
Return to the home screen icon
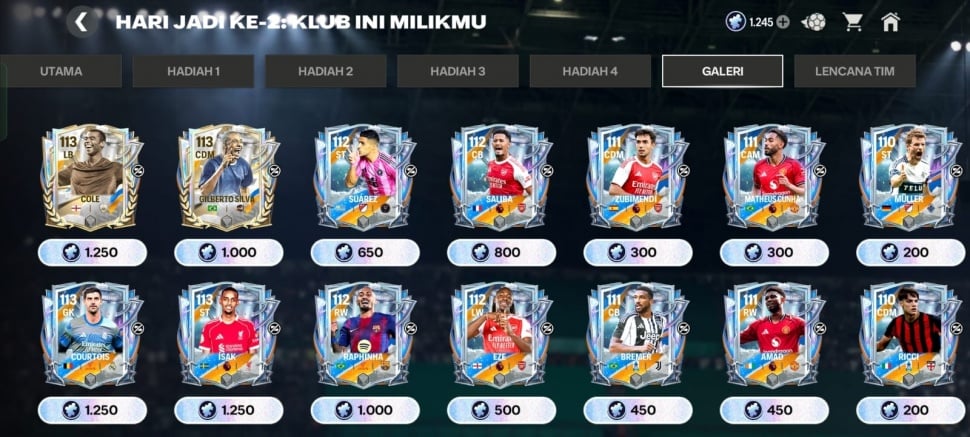pyautogui.click(x=890, y=22)
